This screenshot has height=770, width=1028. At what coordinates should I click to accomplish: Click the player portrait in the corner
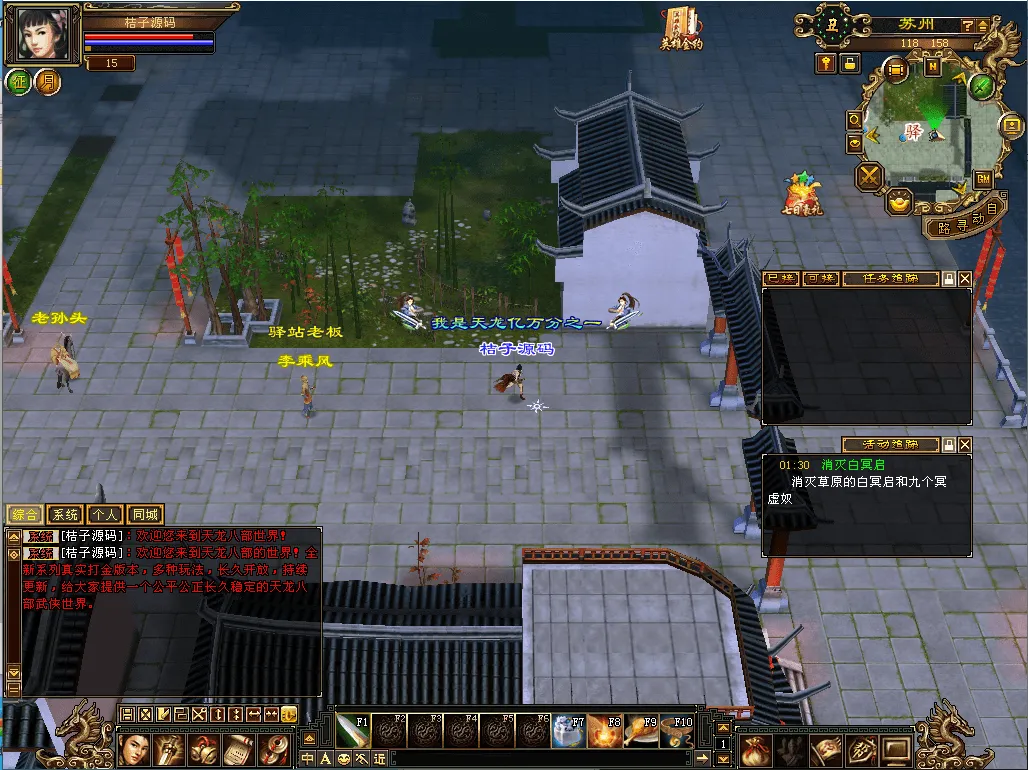coord(44,34)
